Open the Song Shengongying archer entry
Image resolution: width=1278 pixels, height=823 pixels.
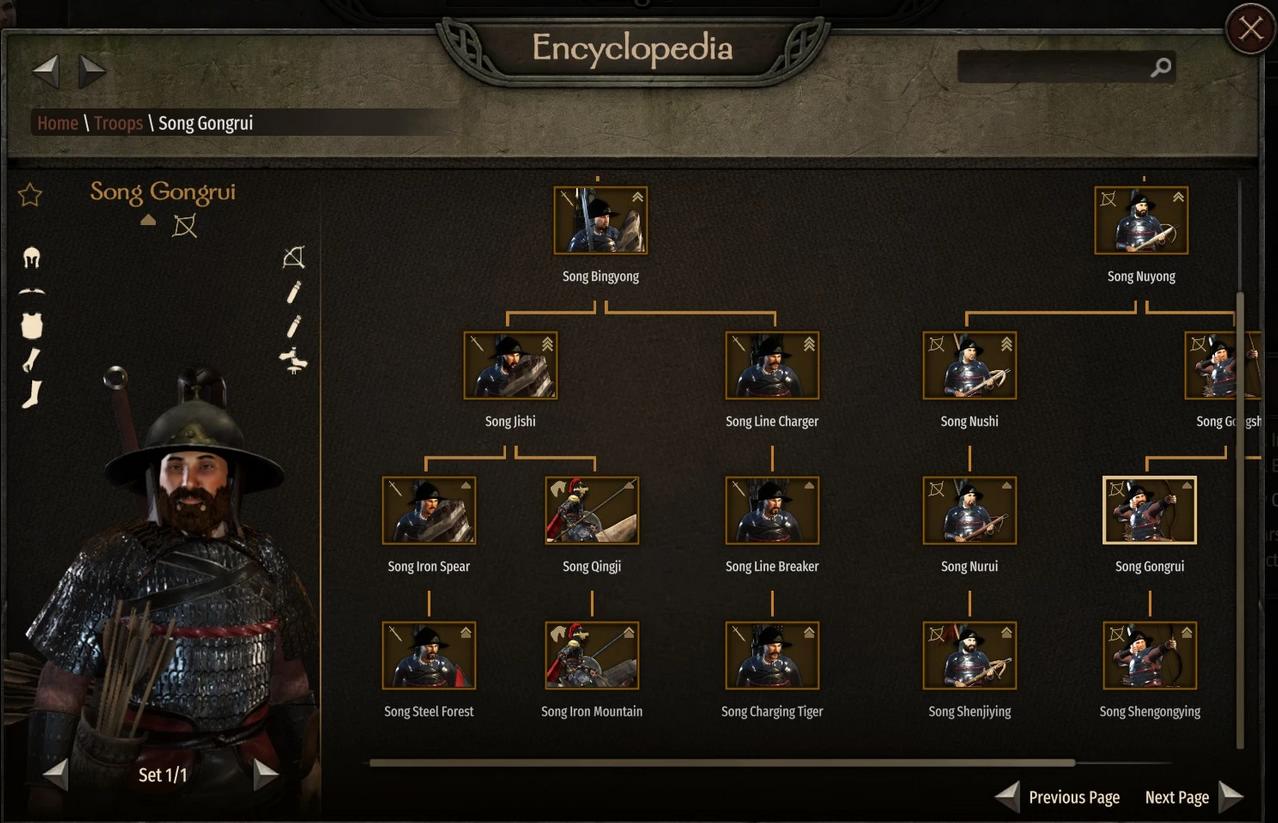[1149, 655]
